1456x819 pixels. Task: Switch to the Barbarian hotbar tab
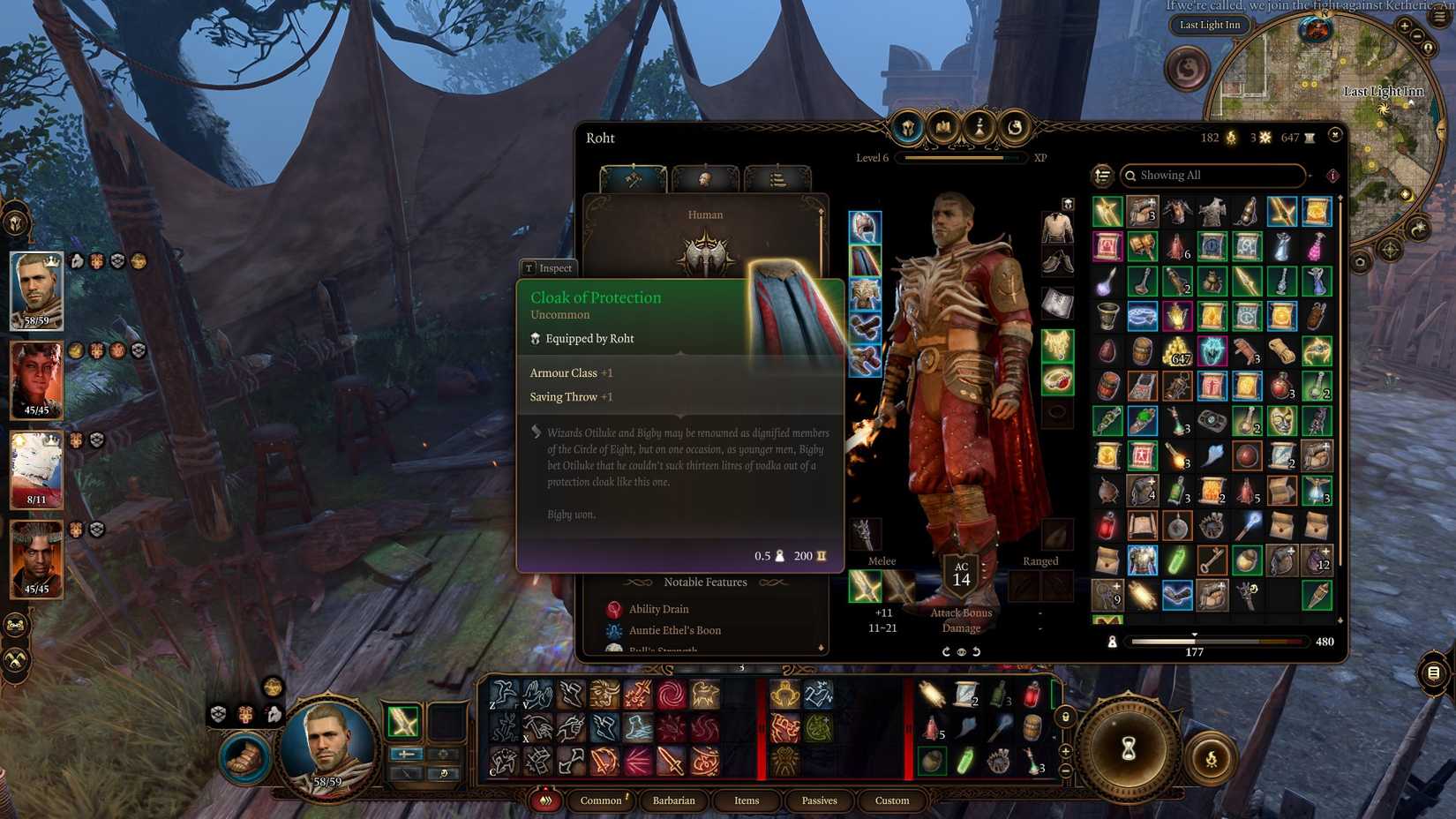coord(674,800)
